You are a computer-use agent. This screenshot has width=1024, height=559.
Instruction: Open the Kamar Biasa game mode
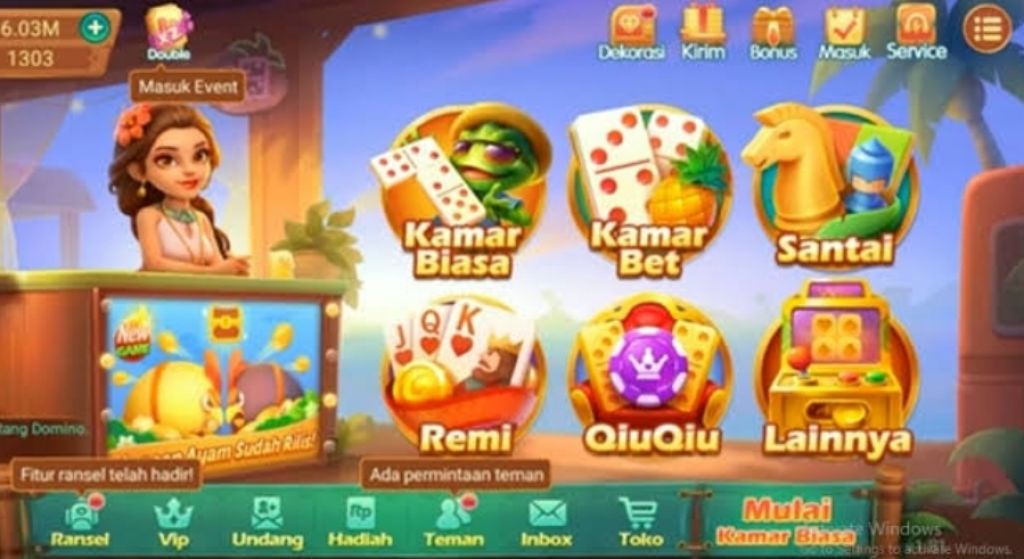(x=461, y=192)
